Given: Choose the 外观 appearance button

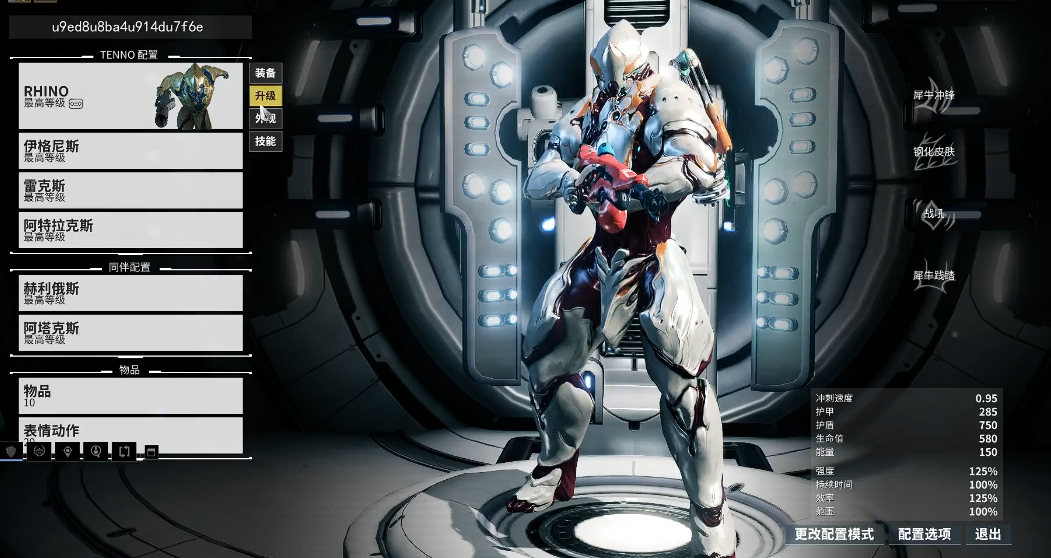Looking at the screenshot, I should [265, 119].
